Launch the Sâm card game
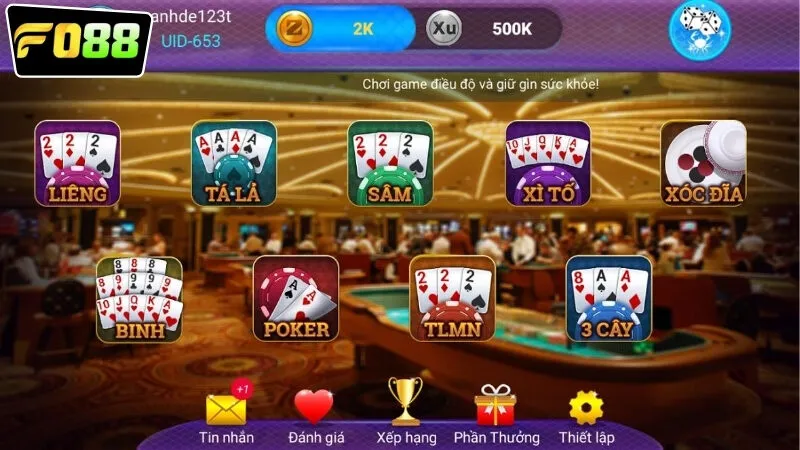The height and width of the screenshot is (450, 800). coord(390,163)
